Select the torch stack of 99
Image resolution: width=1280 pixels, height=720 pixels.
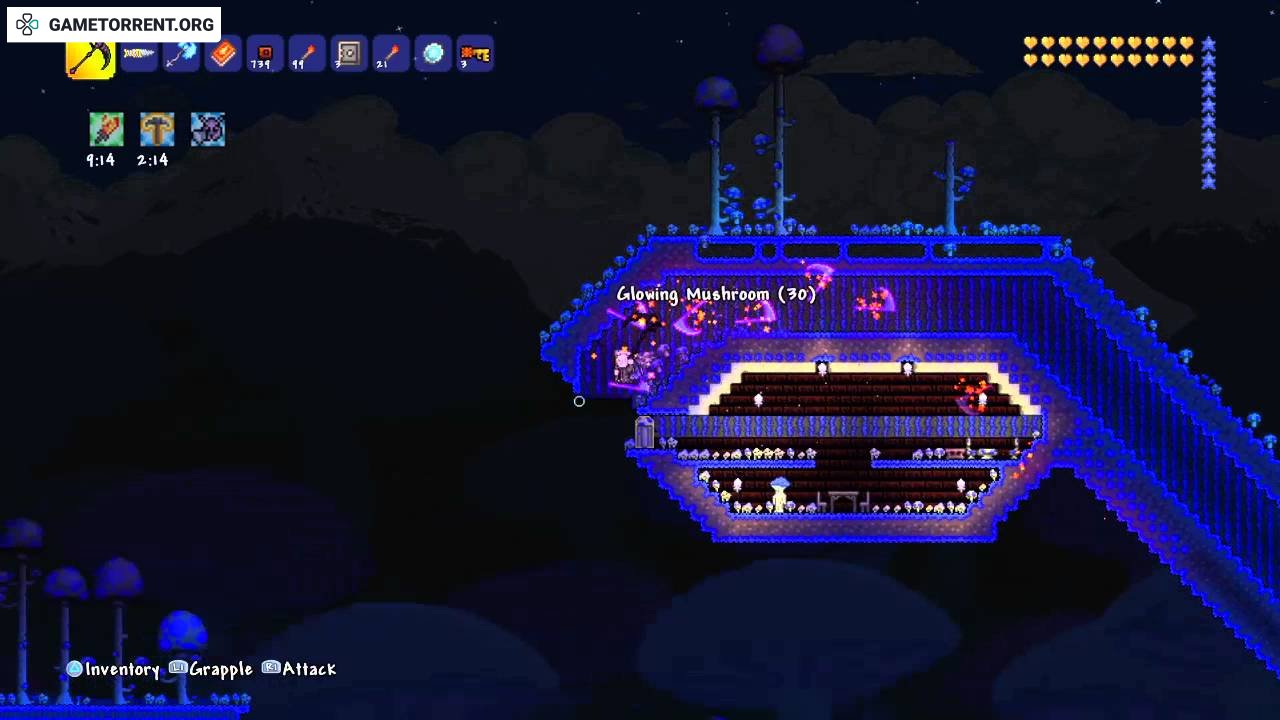click(306, 54)
